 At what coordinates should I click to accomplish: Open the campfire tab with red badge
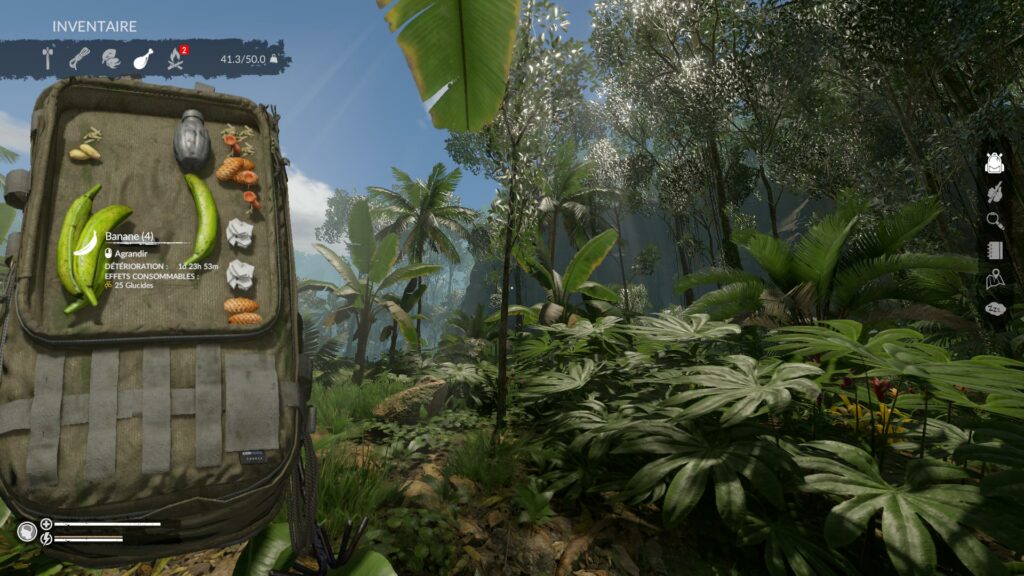coord(176,59)
